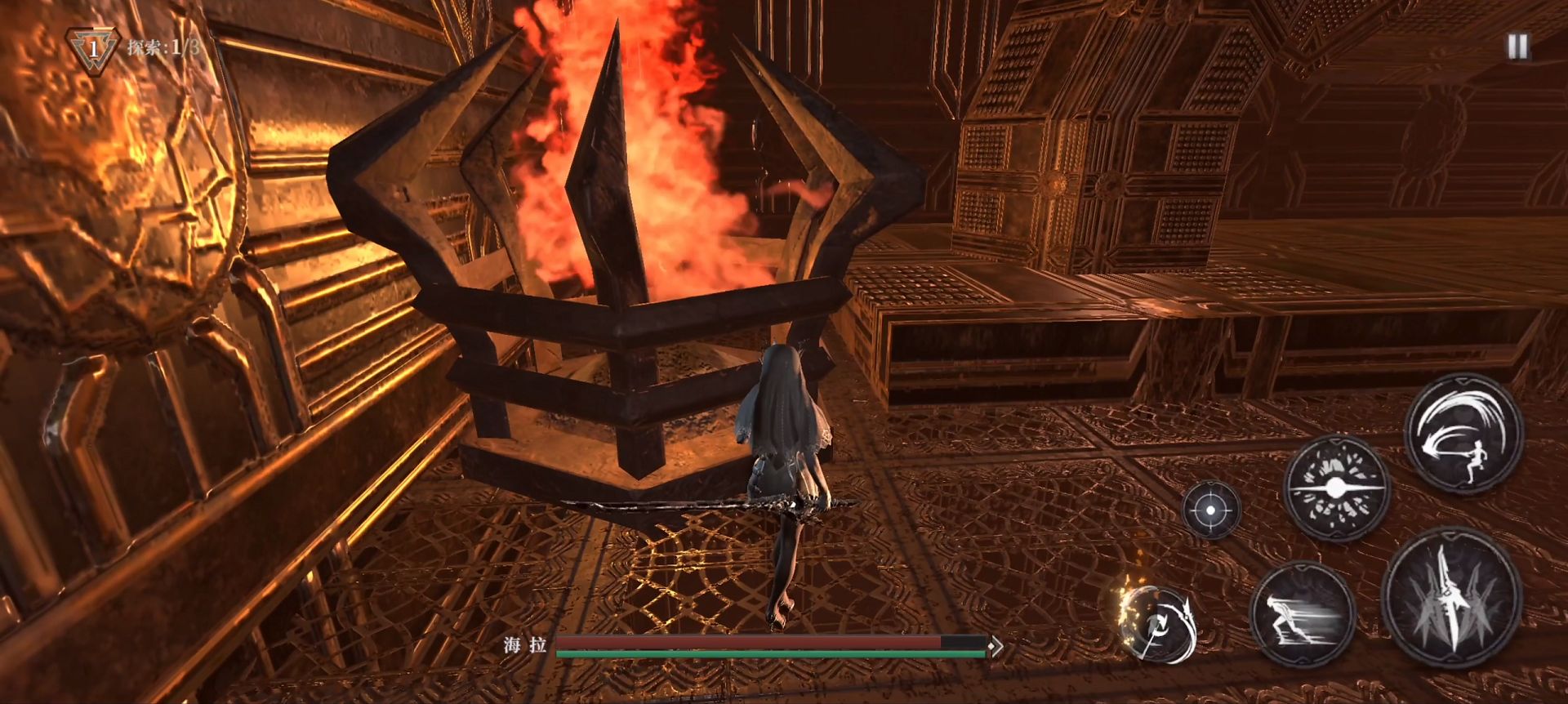
Task: Tap the crosshair lock-on target button
Action: [1211, 510]
